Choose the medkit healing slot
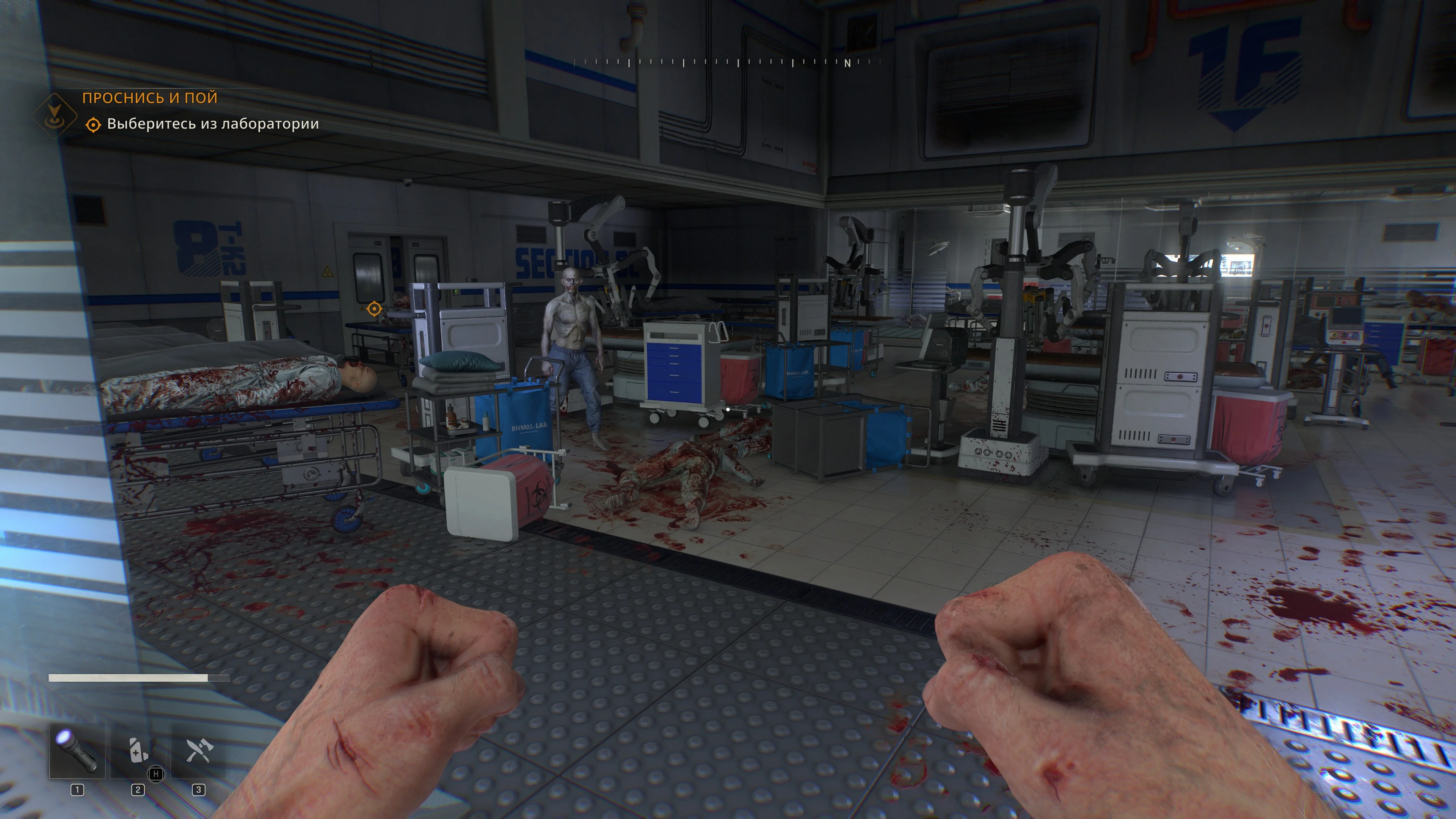The image size is (1456, 819). coord(137,751)
